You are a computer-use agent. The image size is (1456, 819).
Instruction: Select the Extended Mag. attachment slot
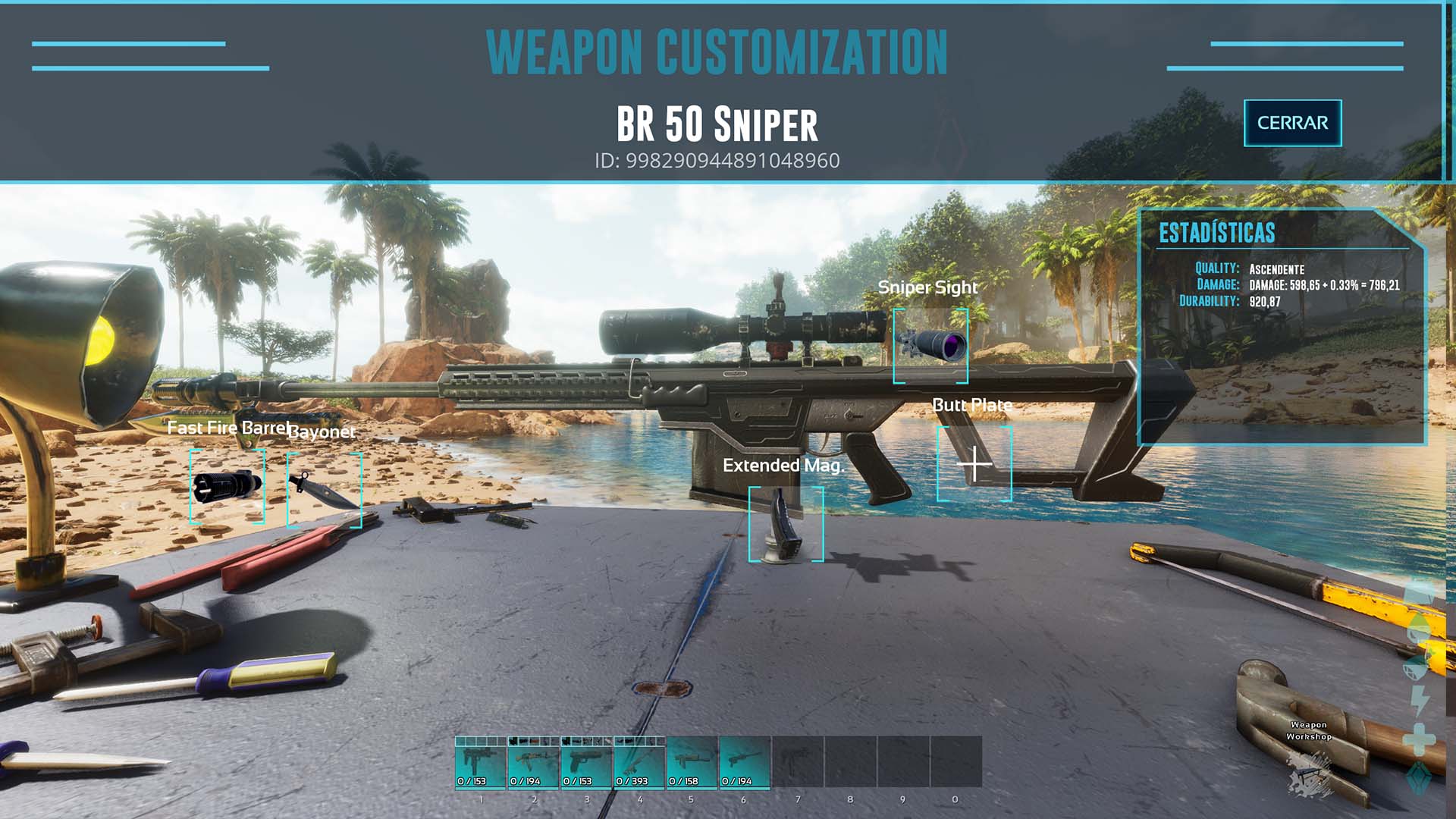tap(786, 524)
